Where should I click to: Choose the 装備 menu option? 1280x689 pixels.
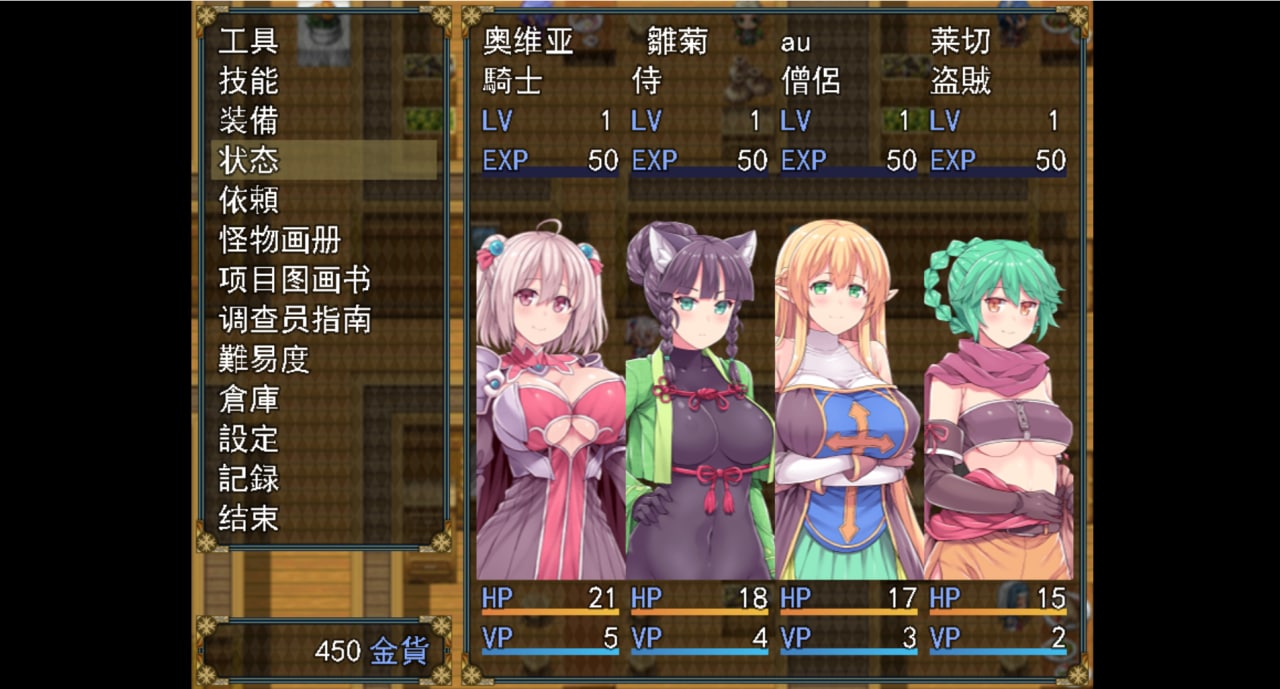click(x=249, y=121)
